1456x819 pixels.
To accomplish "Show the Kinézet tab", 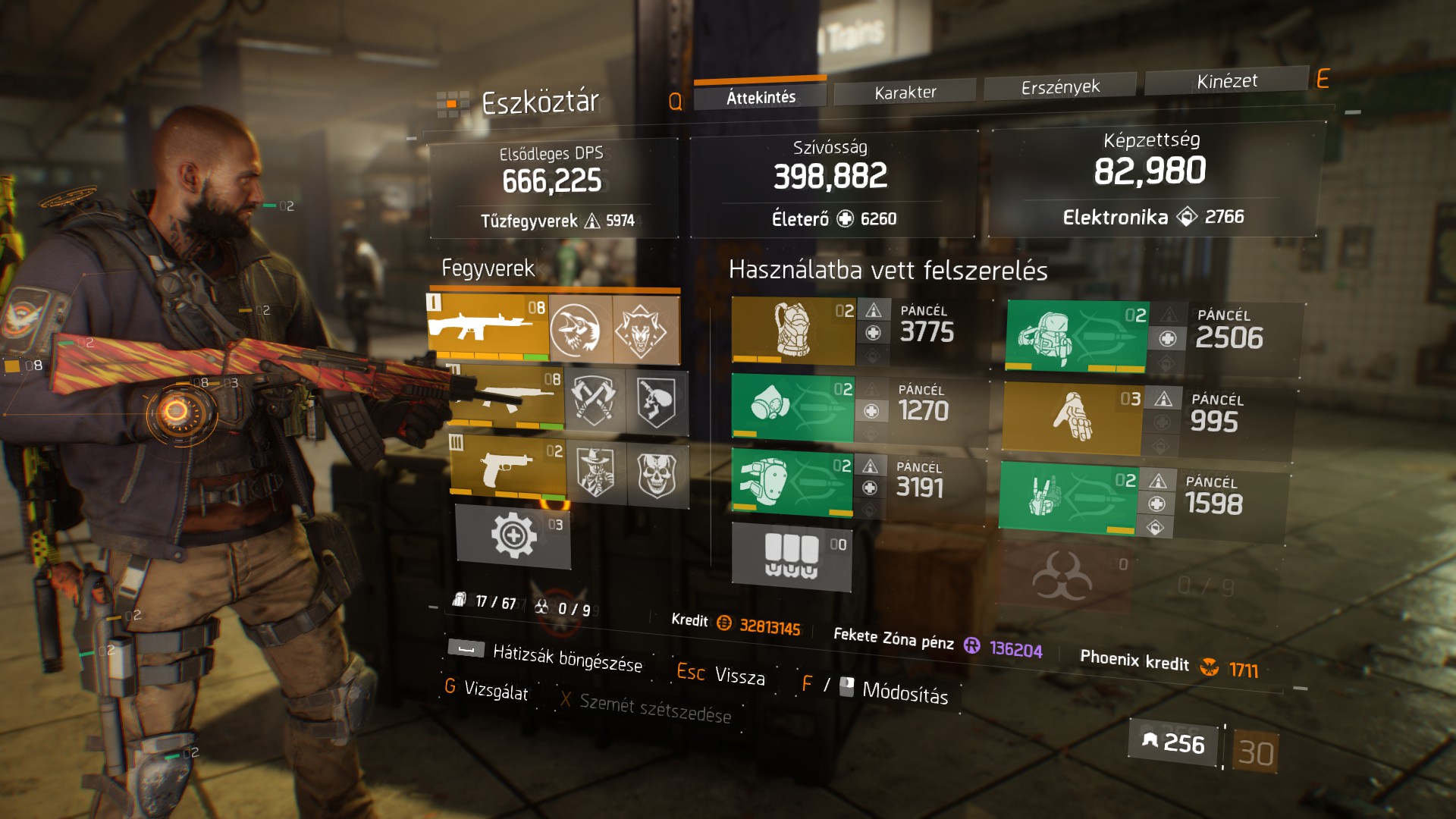I will coord(1226,81).
